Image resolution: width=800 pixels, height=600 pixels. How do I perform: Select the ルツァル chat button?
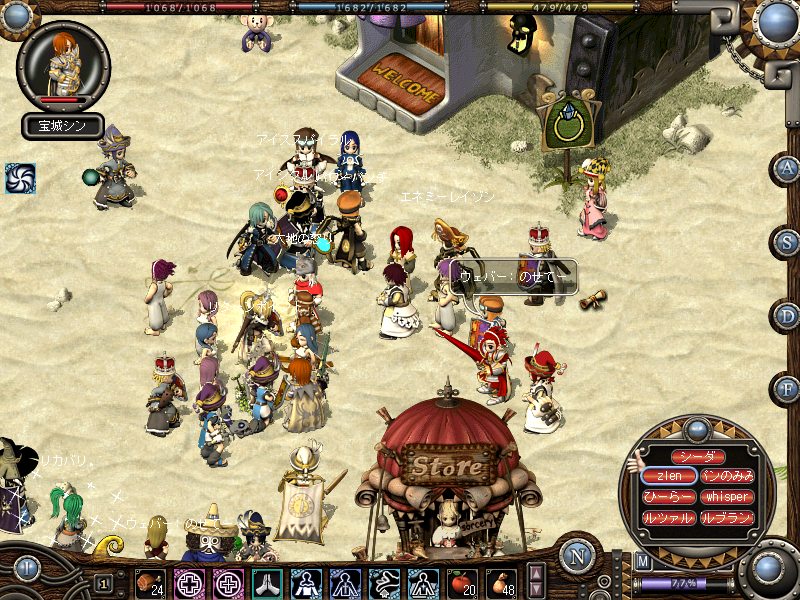(669, 518)
